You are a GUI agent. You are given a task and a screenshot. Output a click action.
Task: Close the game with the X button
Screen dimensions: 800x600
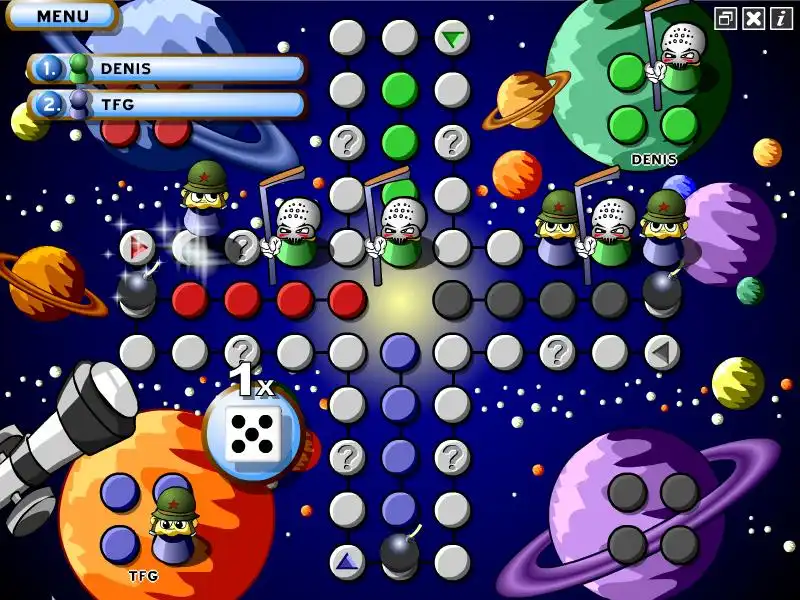(x=755, y=18)
